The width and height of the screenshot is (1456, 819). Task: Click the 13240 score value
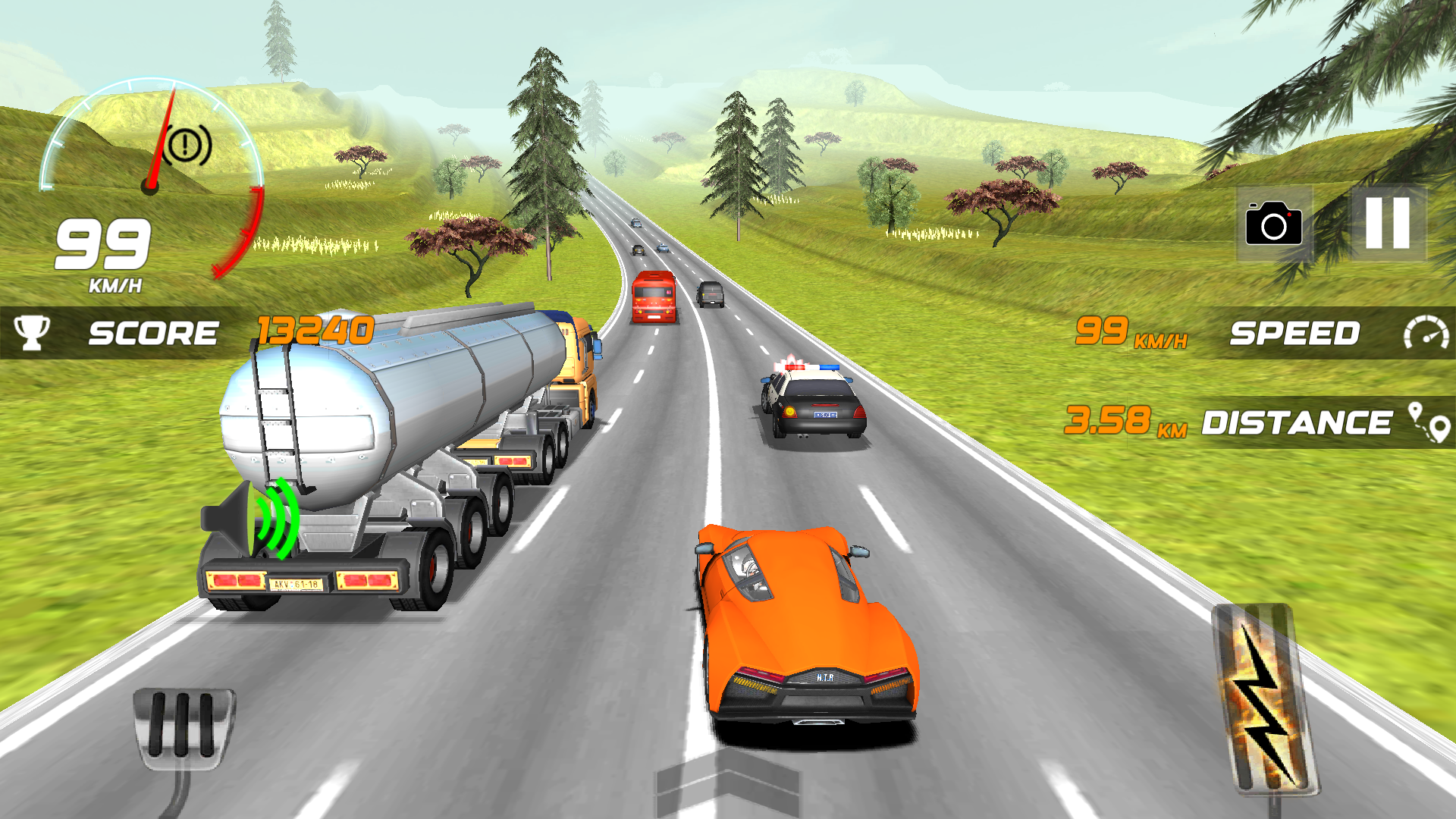point(313,331)
